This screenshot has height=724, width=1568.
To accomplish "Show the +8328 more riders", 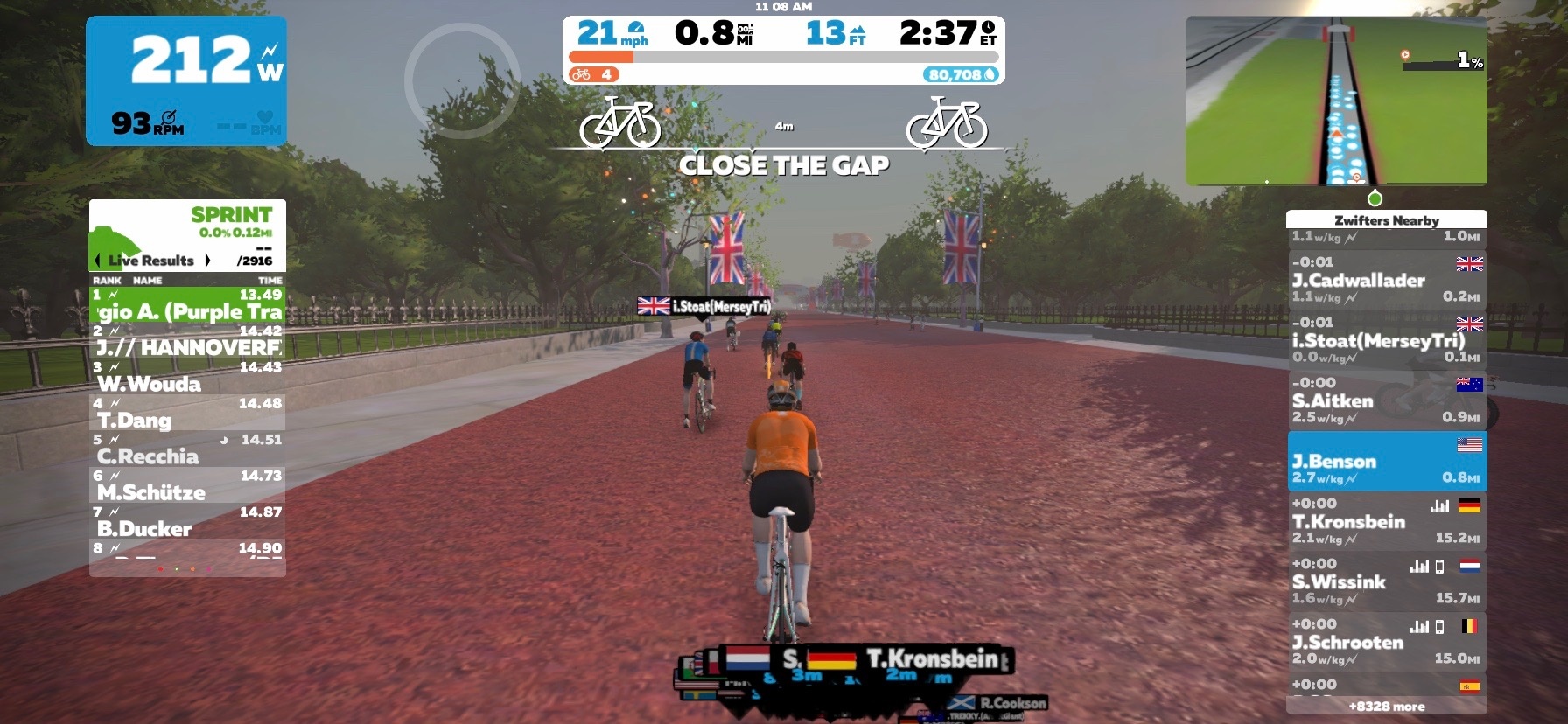I will [x=1386, y=707].
